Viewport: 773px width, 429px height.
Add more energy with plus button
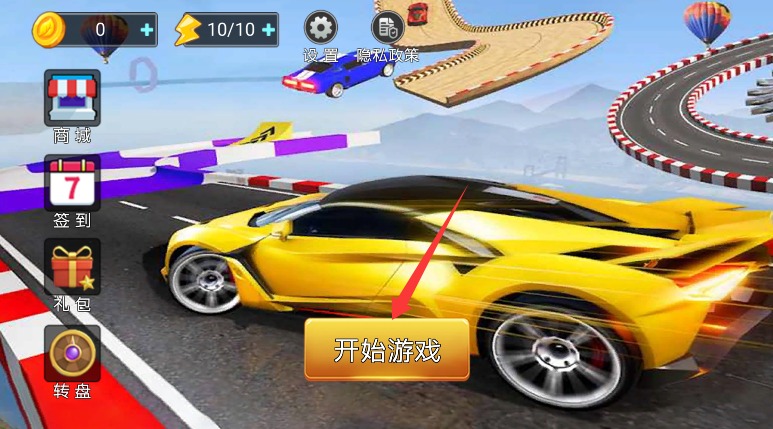tap(268, 30)
